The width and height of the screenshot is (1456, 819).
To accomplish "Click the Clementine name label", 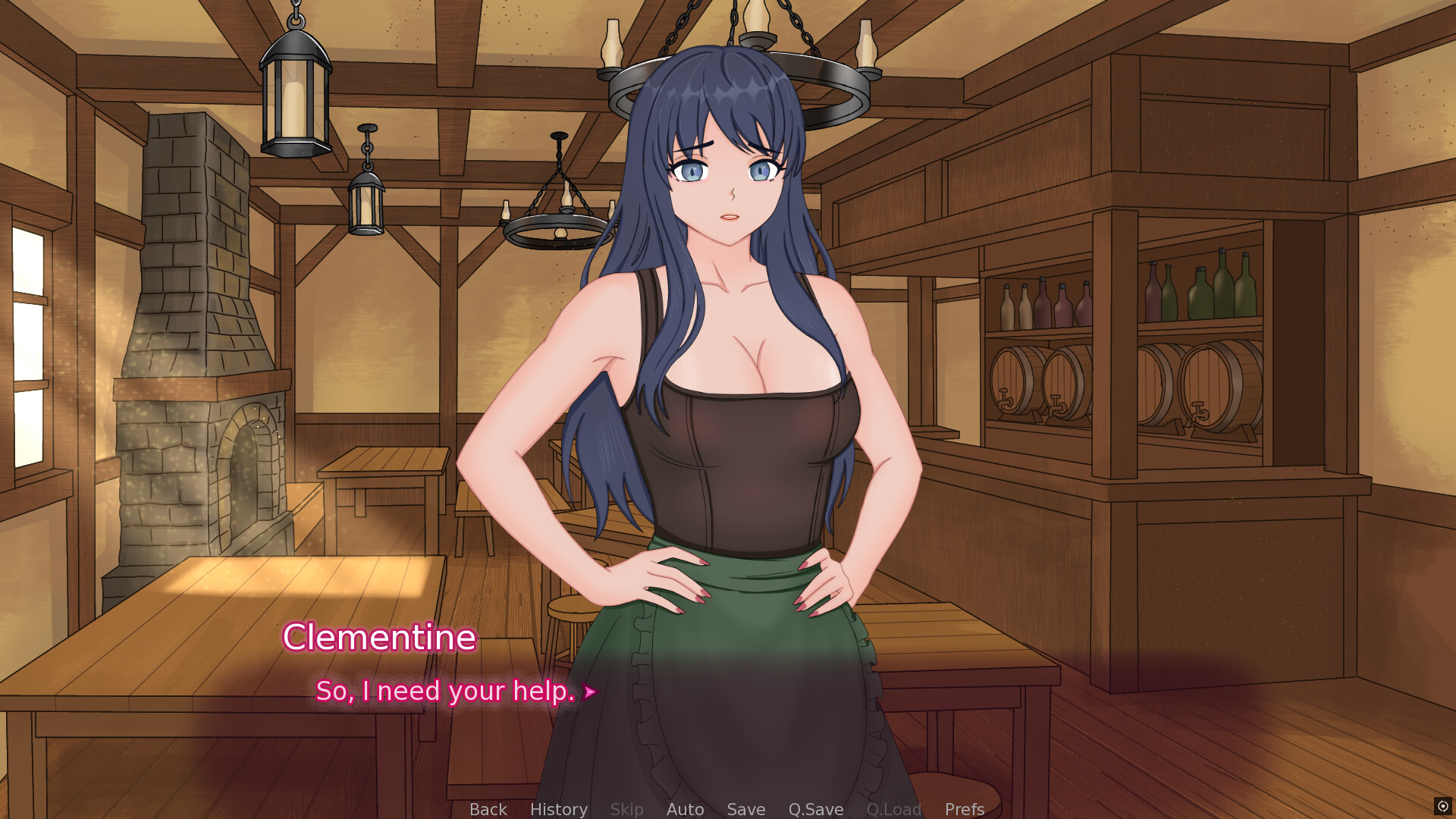I will pos(381,637).
